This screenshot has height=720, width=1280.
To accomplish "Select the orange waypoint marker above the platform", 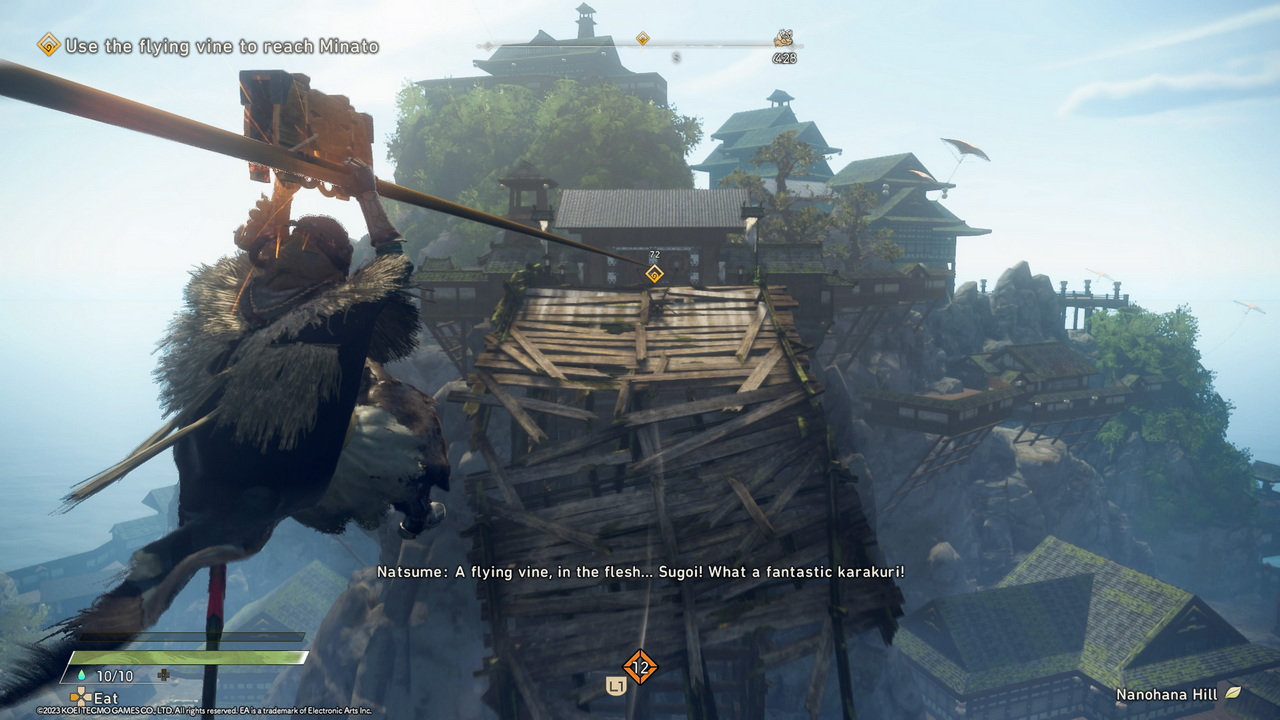I will 654,273.
